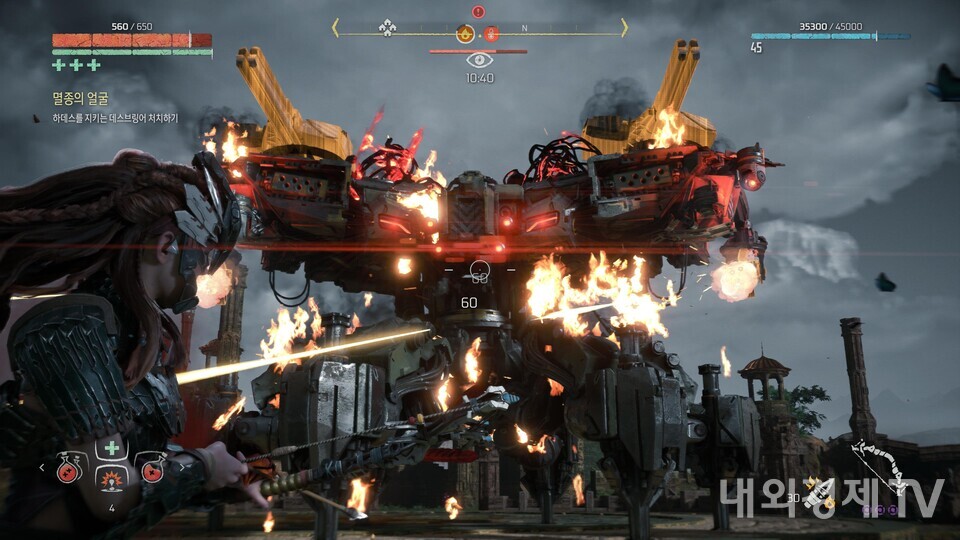Cycle the item hotbar with the right arrow
Image resolution: width=960 pixels, height=540 pixels.
(180, 466)
